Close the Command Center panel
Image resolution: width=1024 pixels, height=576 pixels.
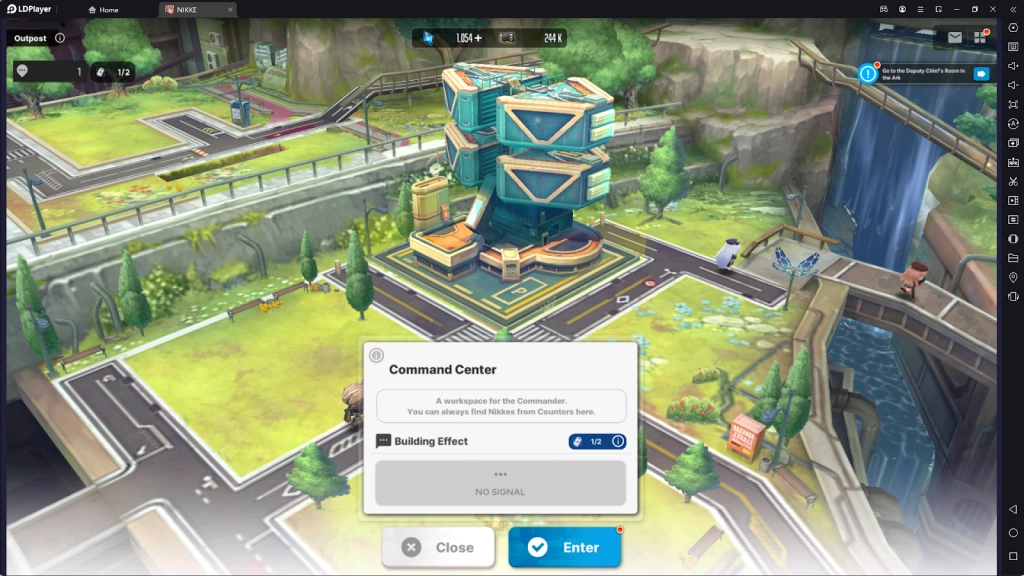click(x=438, y=547)
